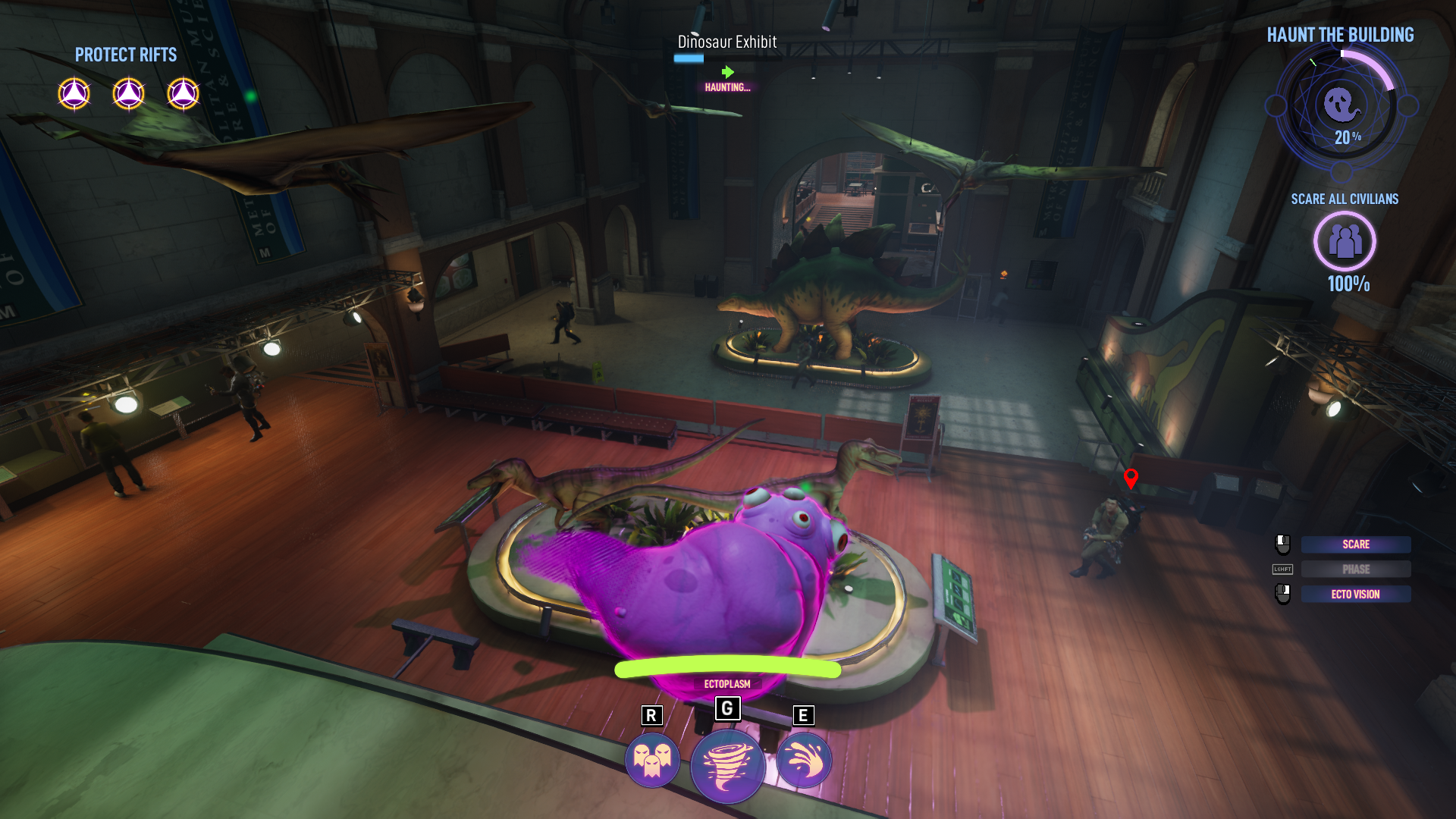
Task: Click the red waypoint marker near the wall
Action: (1131, 479)
